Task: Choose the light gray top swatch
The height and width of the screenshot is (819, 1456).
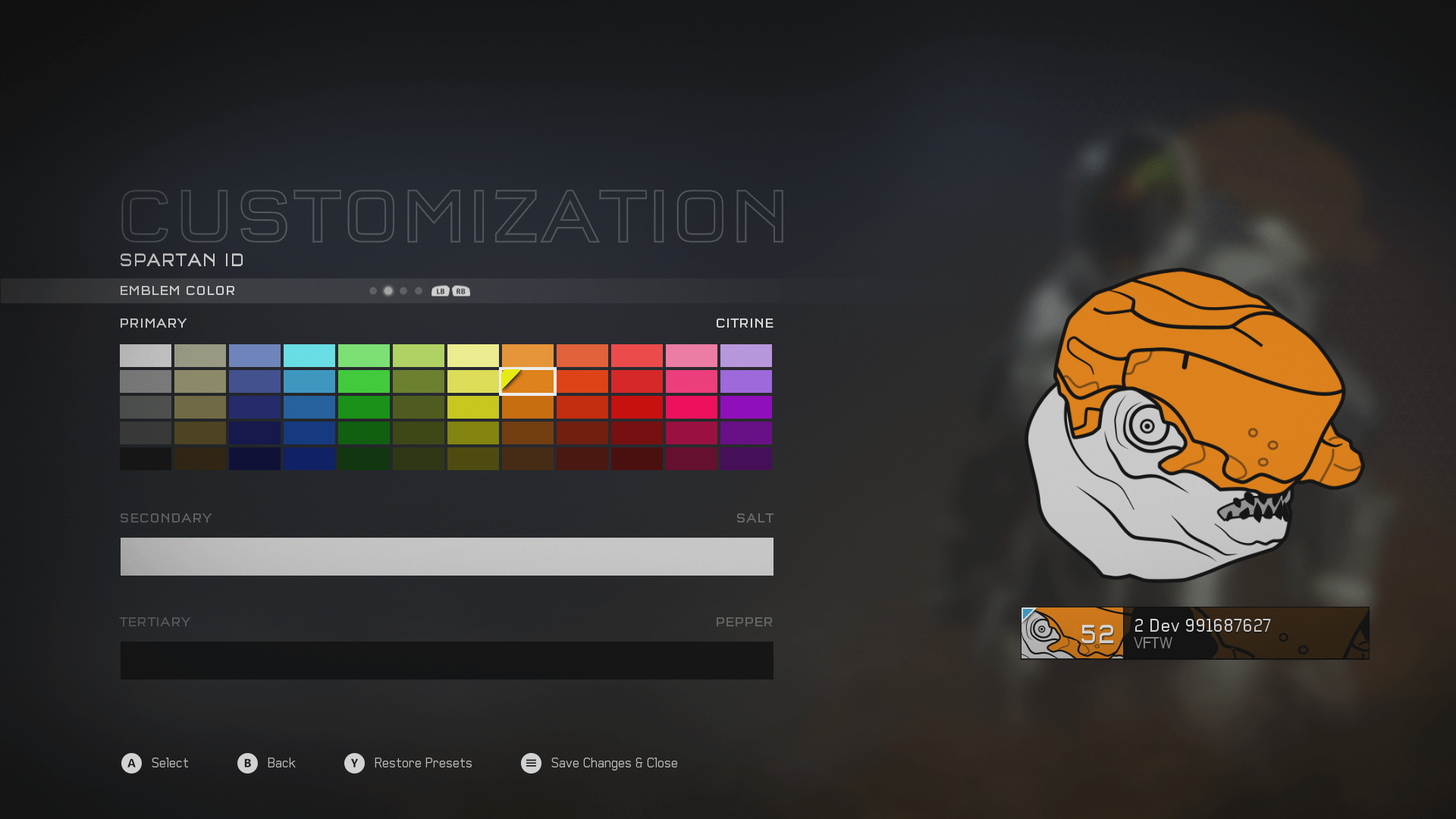Action: coord(145,356)
